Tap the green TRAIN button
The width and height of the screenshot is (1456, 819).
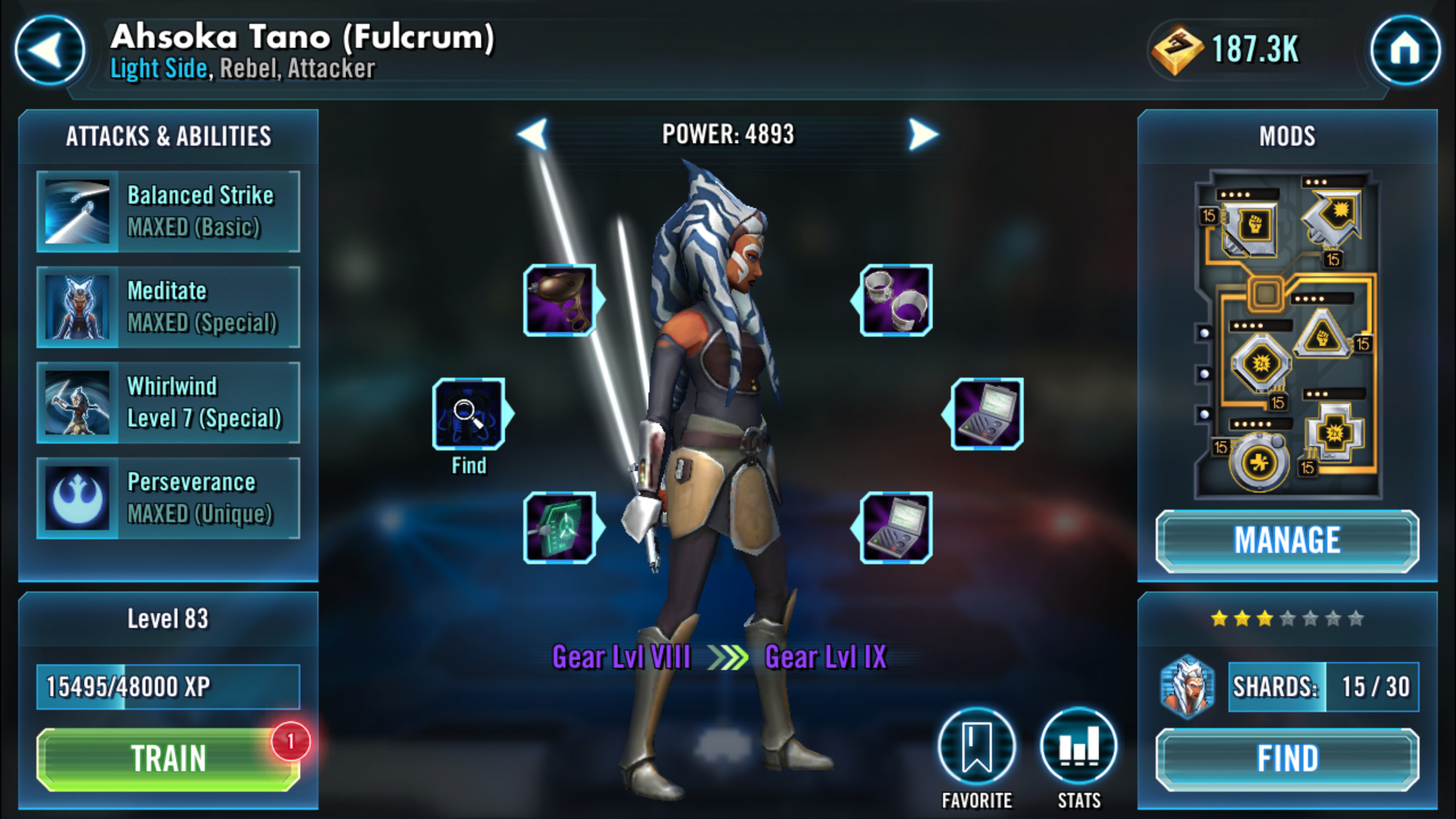coord(168,759)
